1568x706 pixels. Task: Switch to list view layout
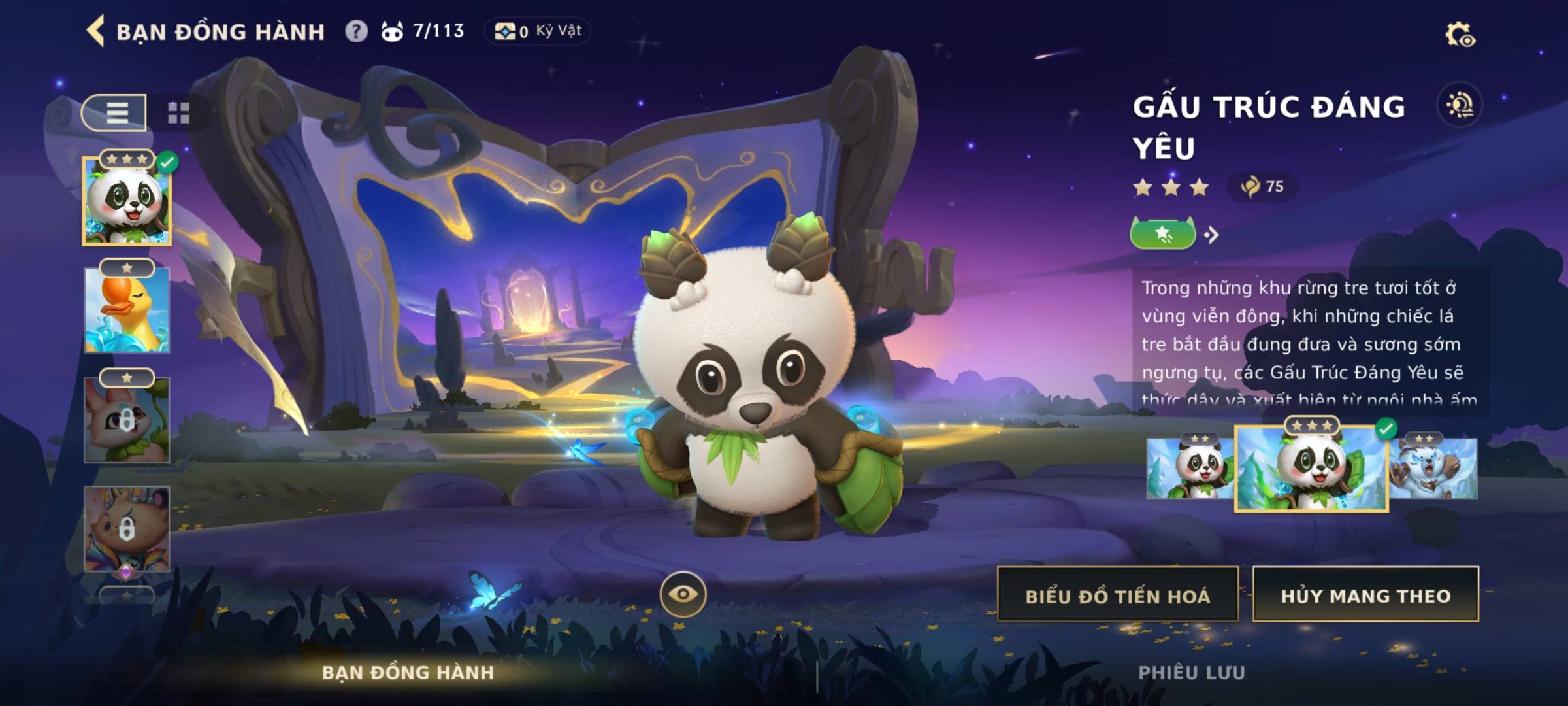115,113
